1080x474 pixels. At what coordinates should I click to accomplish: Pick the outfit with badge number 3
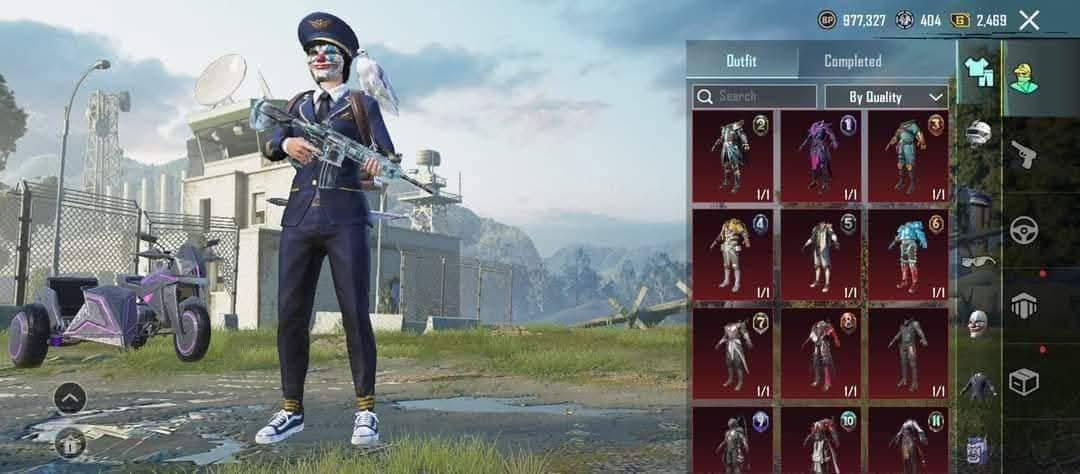[908, 156]
